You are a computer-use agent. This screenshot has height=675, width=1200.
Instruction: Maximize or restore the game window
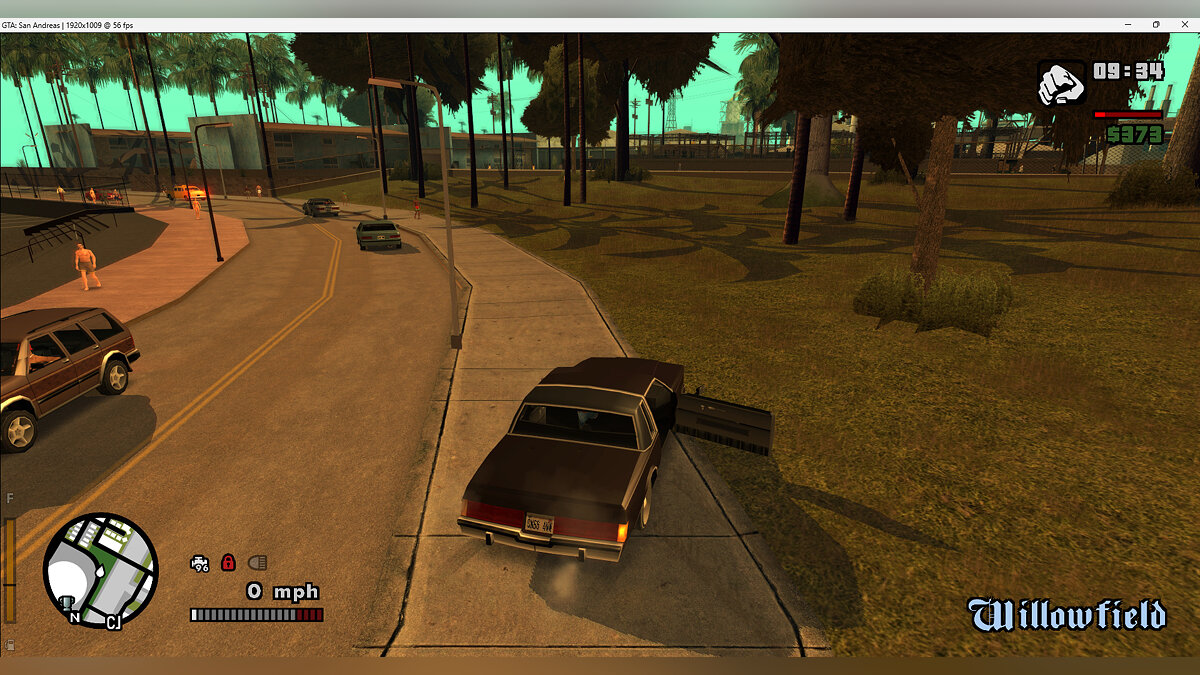pos(1156,24)
